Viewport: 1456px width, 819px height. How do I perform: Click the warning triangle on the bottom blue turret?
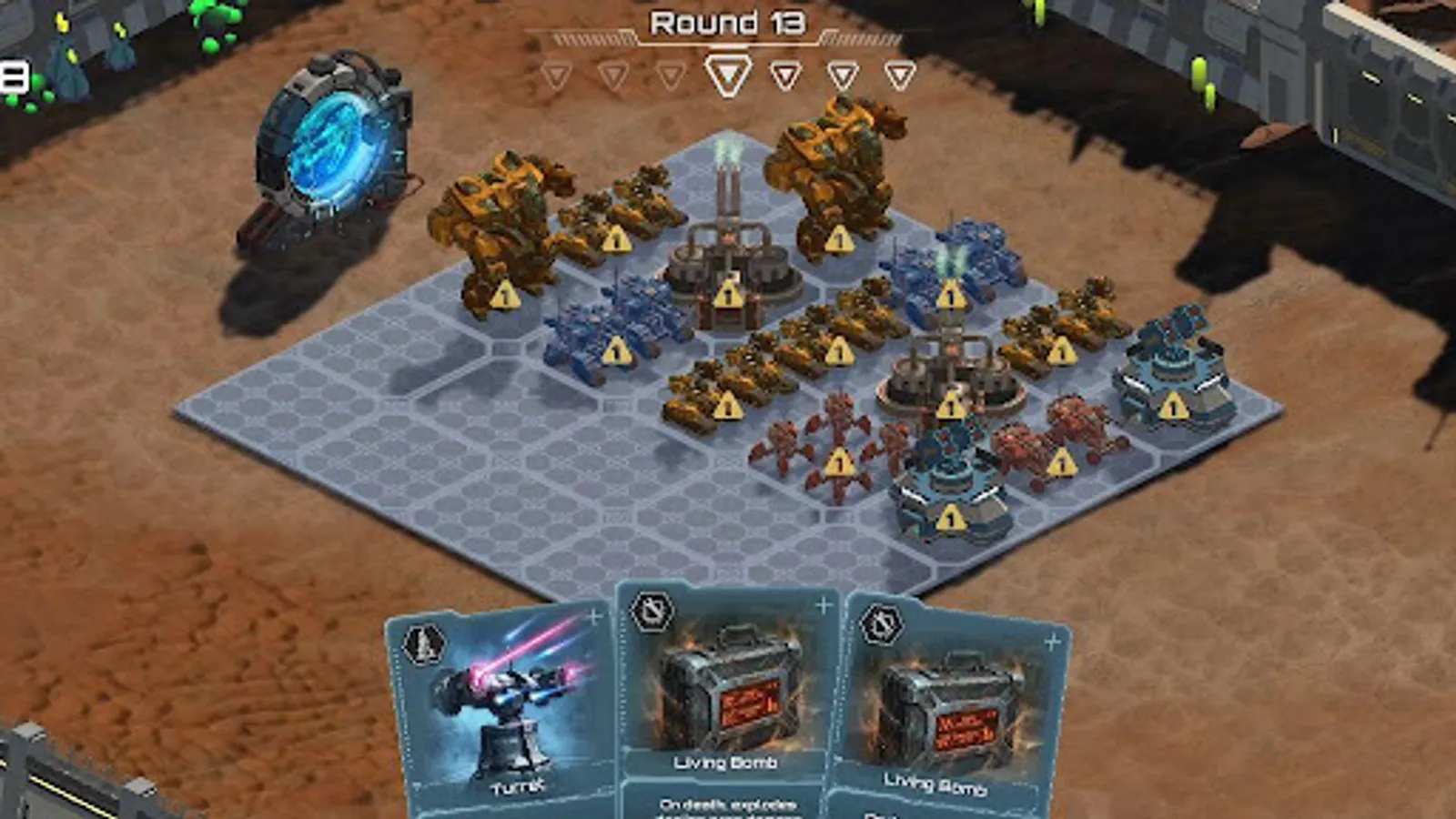(x=949, y=520)
